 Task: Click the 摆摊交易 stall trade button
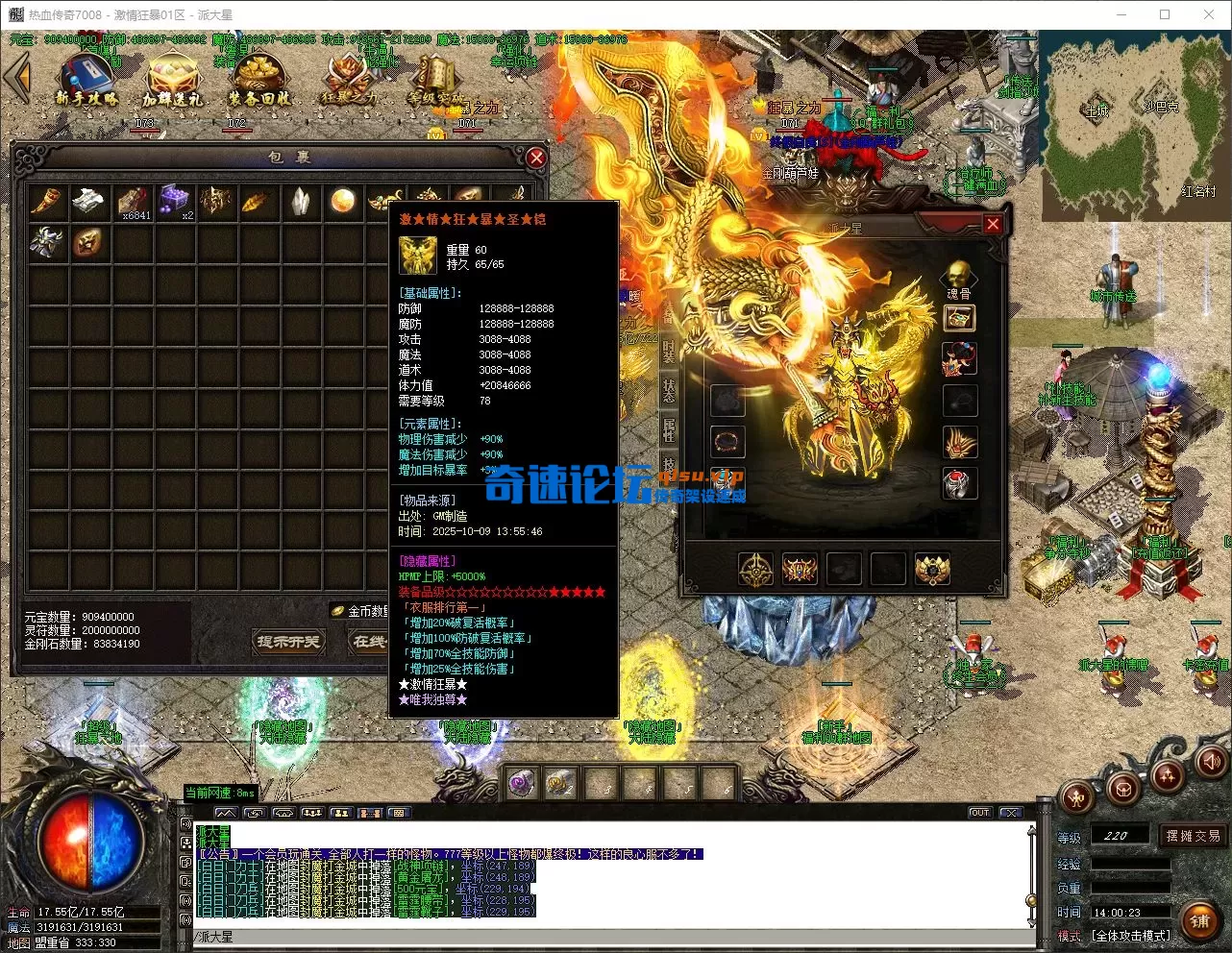pyautogui.click(x=1193, y=836)
